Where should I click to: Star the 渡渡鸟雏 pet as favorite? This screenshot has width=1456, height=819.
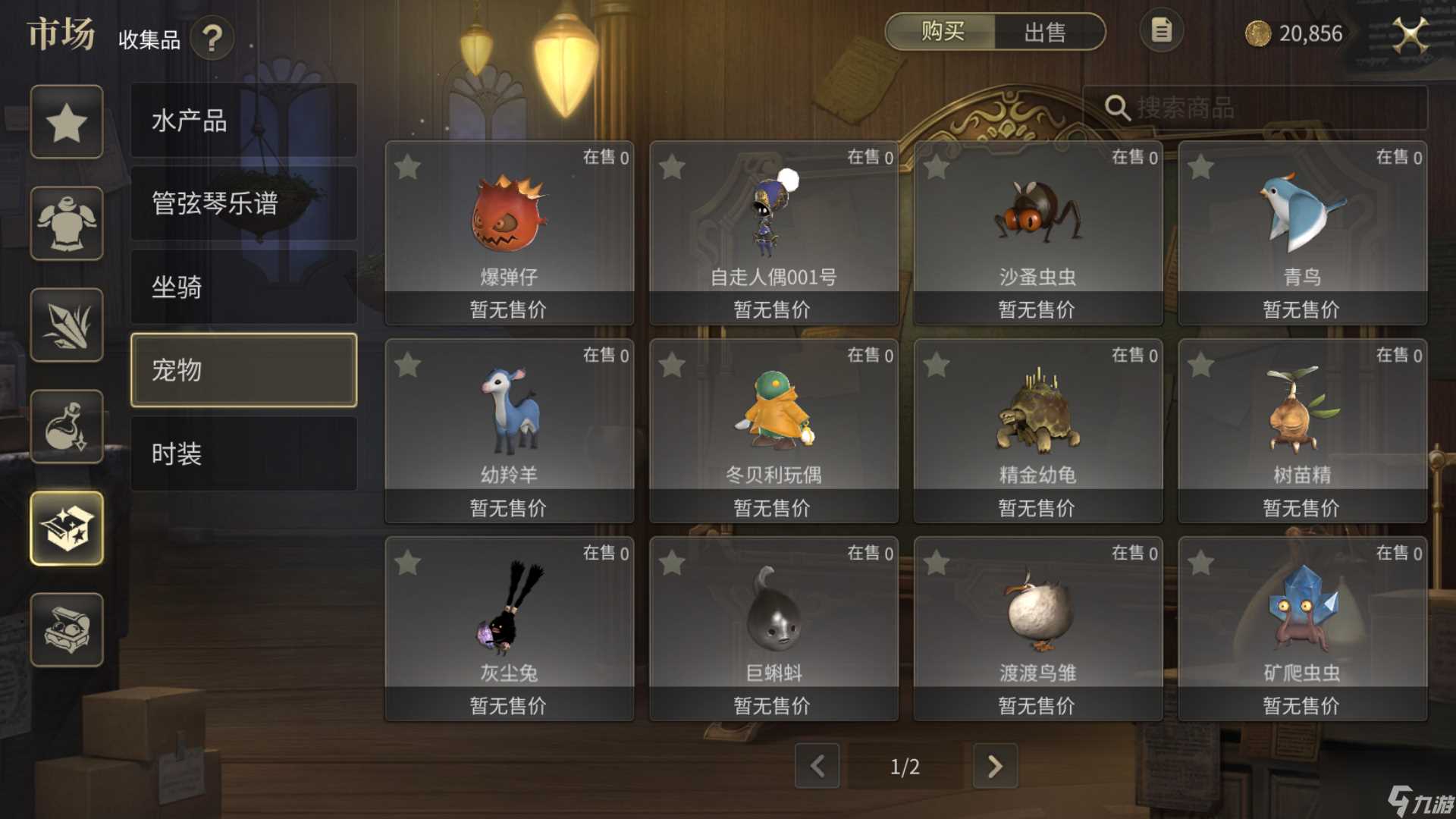pyautogui.click(x=938, y=564)
